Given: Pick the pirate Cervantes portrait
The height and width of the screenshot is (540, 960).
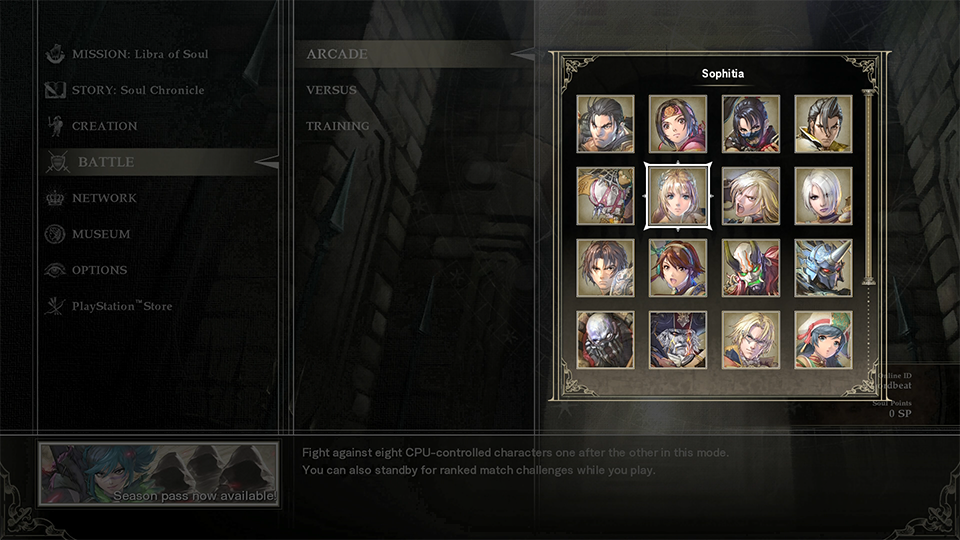Looking at the screenshot, I should point(678,340).
